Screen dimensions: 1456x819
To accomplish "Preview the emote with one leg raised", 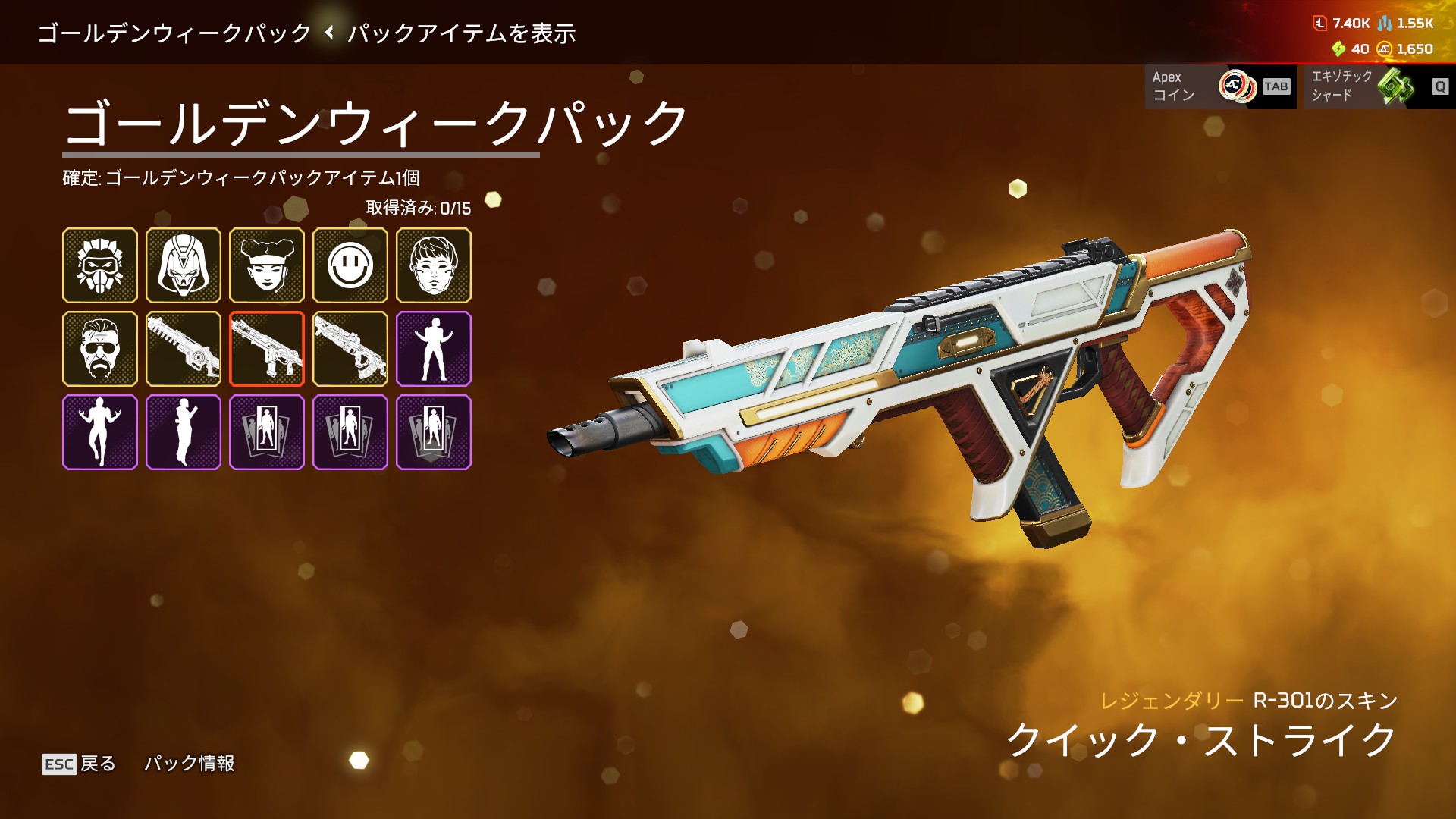I will (x=100, y=432).
